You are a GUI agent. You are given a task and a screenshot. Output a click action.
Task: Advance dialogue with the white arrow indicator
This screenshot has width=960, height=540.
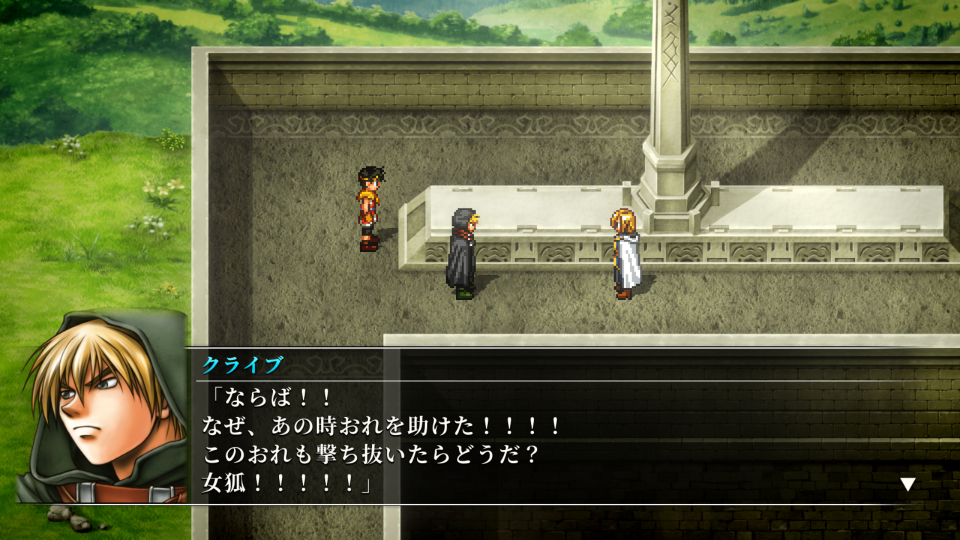907,484
